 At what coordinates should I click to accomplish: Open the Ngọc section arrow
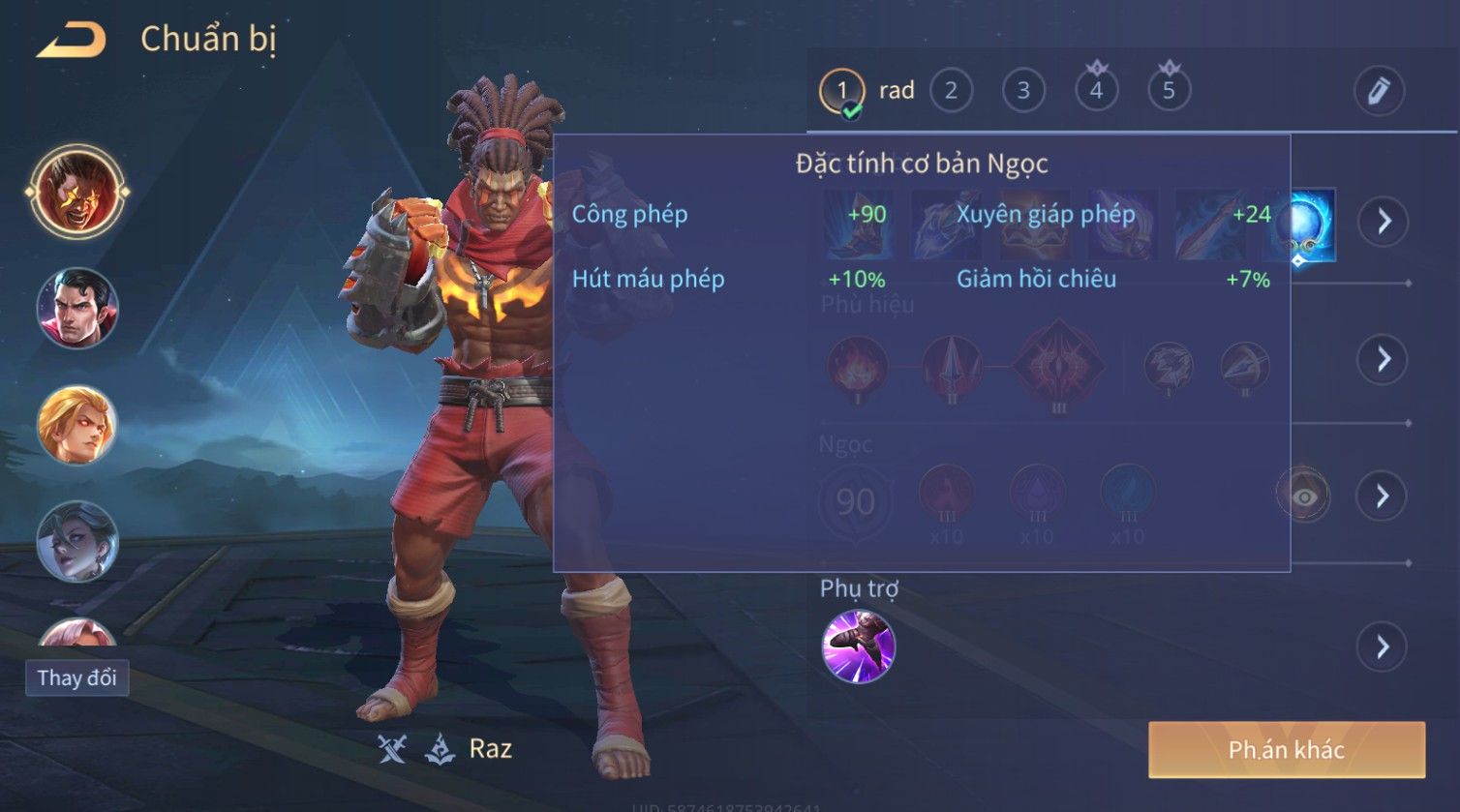pos(1383,496)
